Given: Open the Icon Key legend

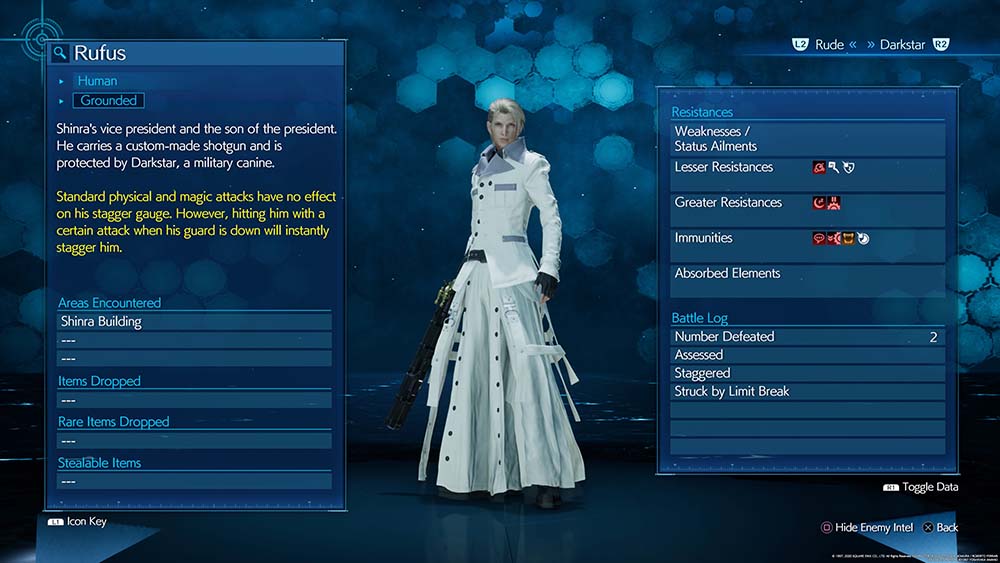Looking at the screenshot, I should [78, 521].
